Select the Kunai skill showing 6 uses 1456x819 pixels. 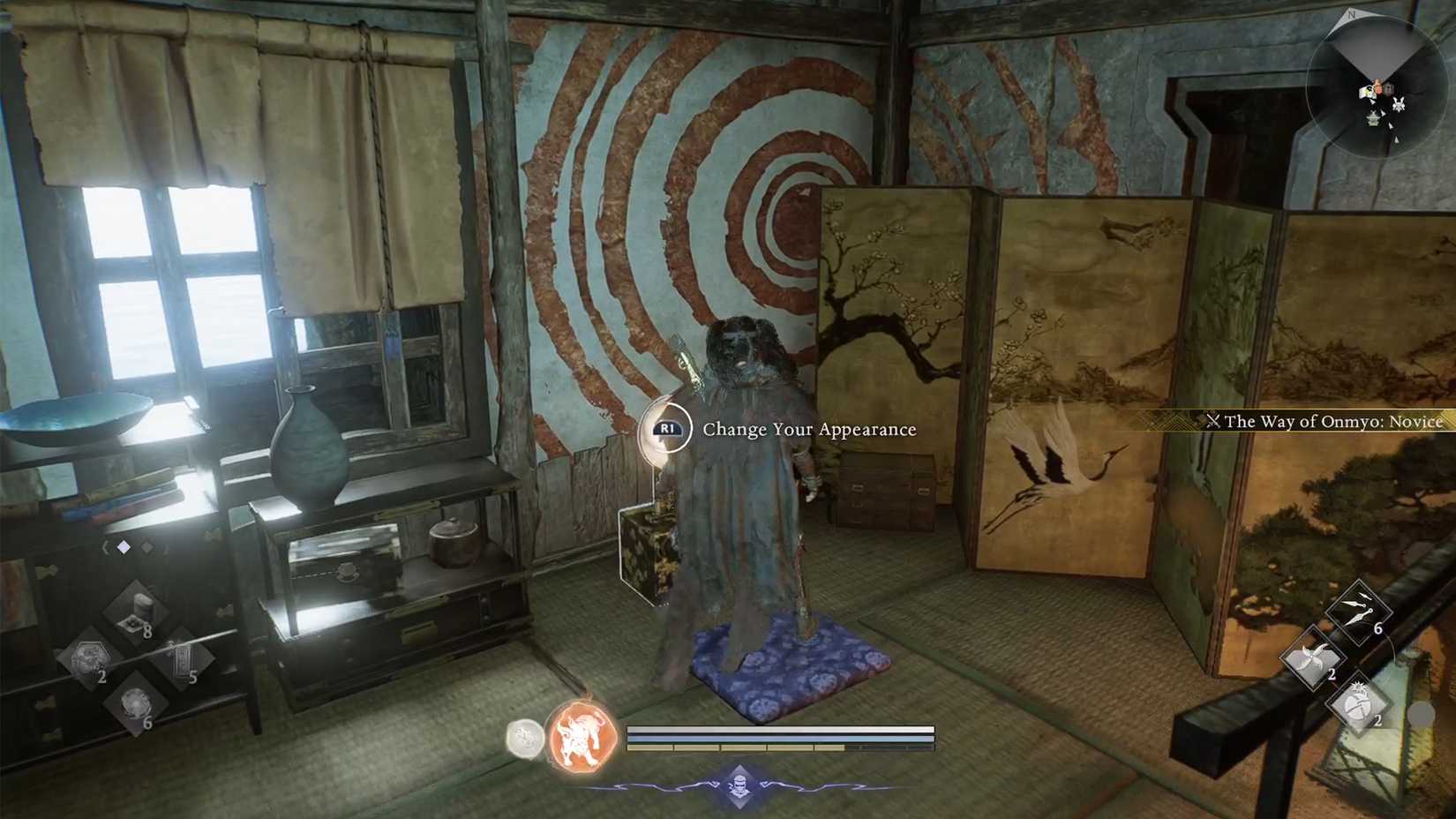(1358, 613)
